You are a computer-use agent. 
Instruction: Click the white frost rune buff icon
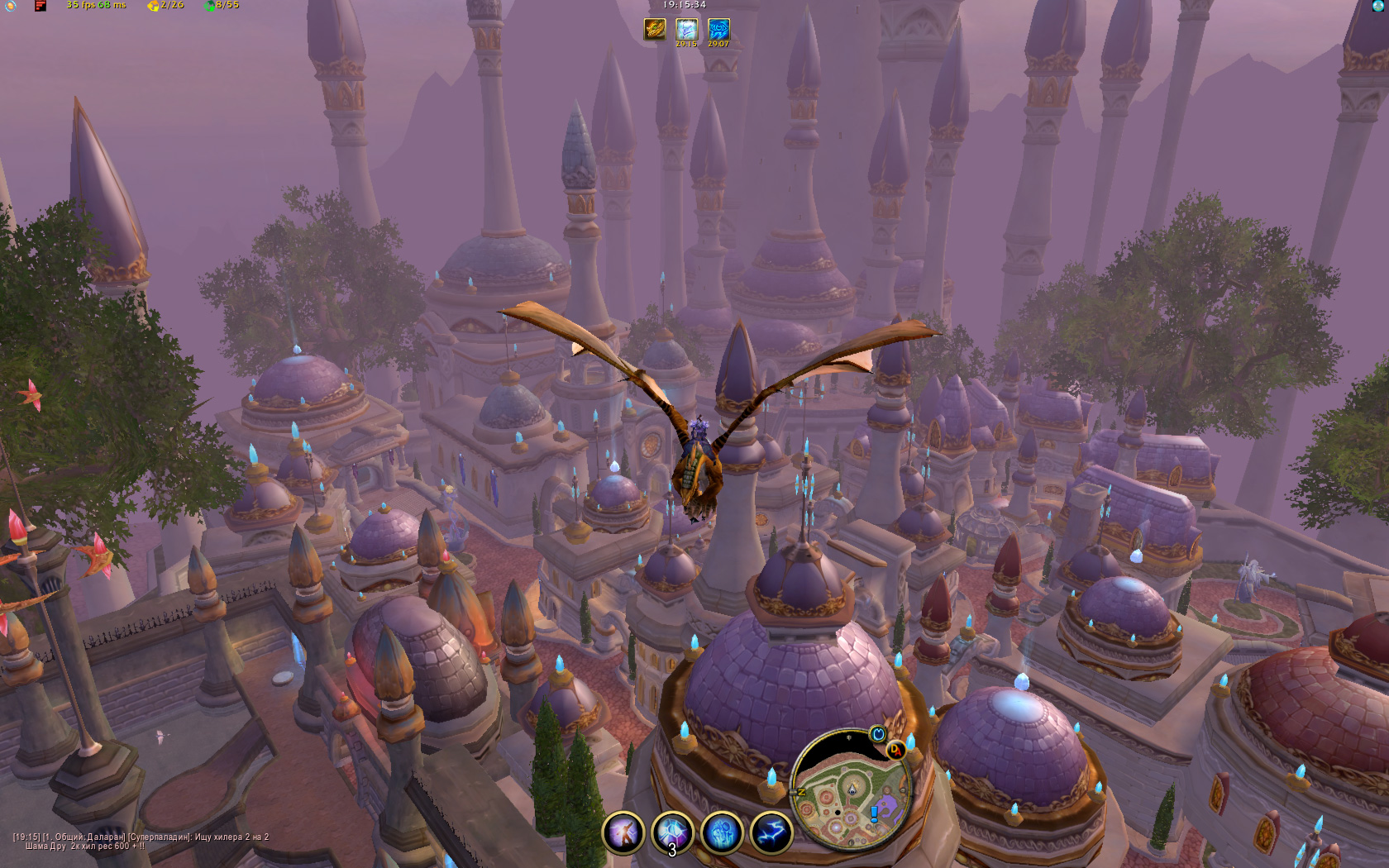click(x=686, y=30)
